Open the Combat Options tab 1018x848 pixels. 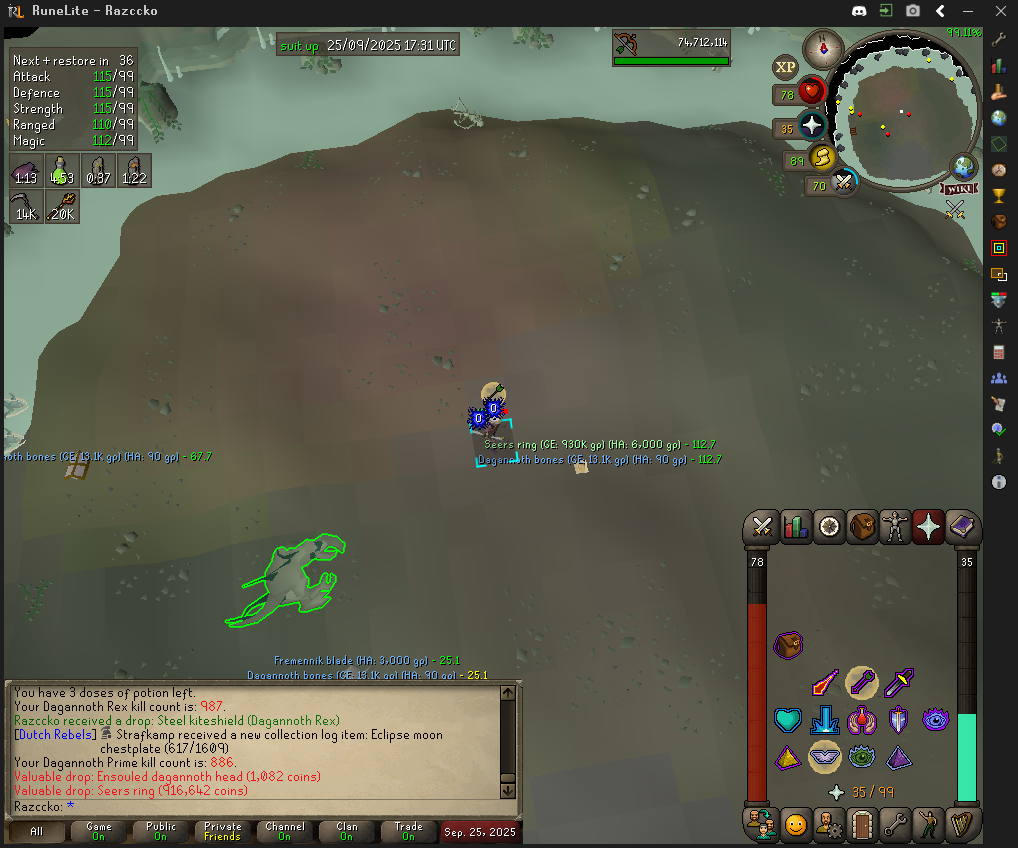[763, 526]
